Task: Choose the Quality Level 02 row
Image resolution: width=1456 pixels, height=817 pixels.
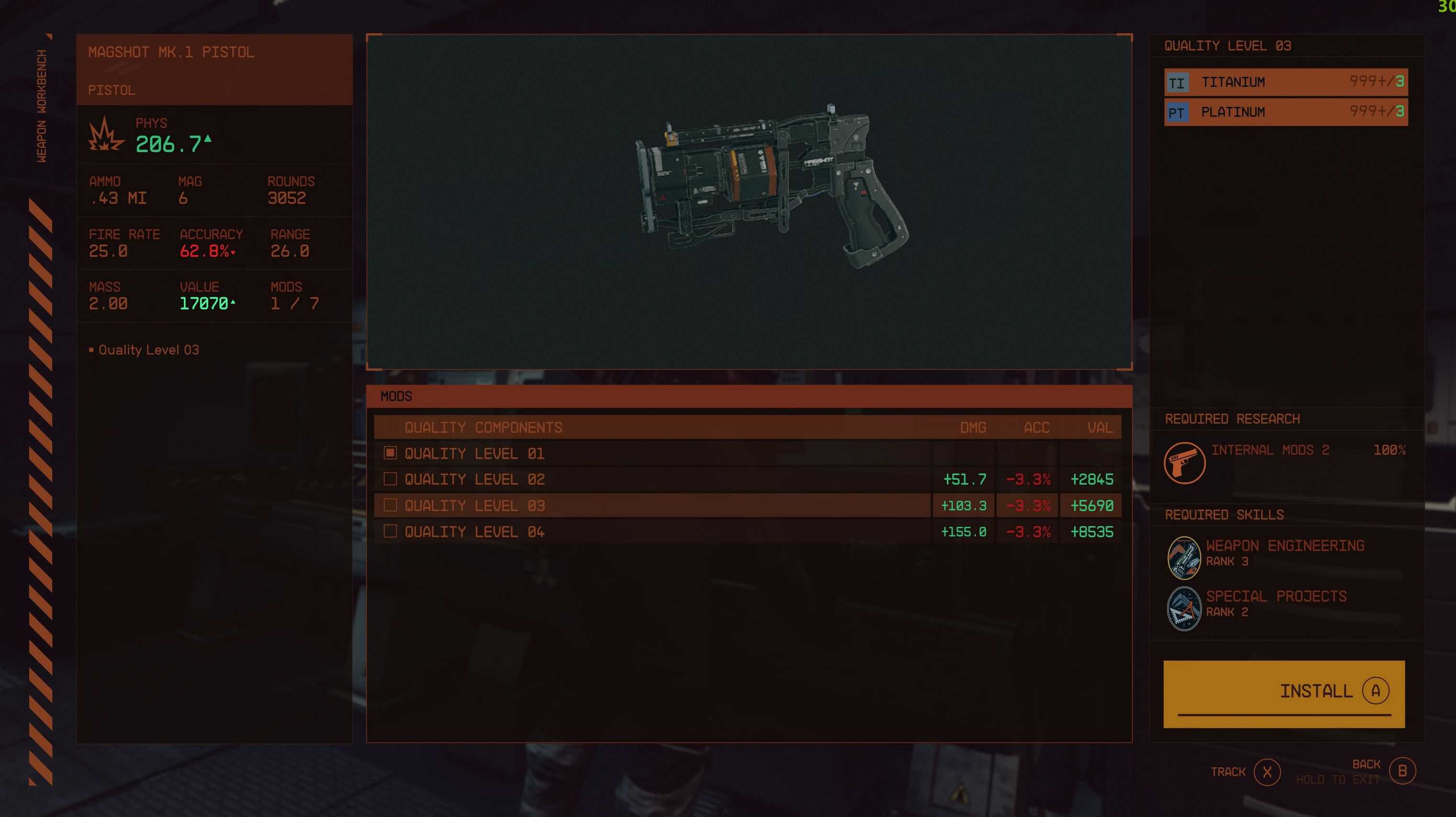Action: tap(474, 479)
